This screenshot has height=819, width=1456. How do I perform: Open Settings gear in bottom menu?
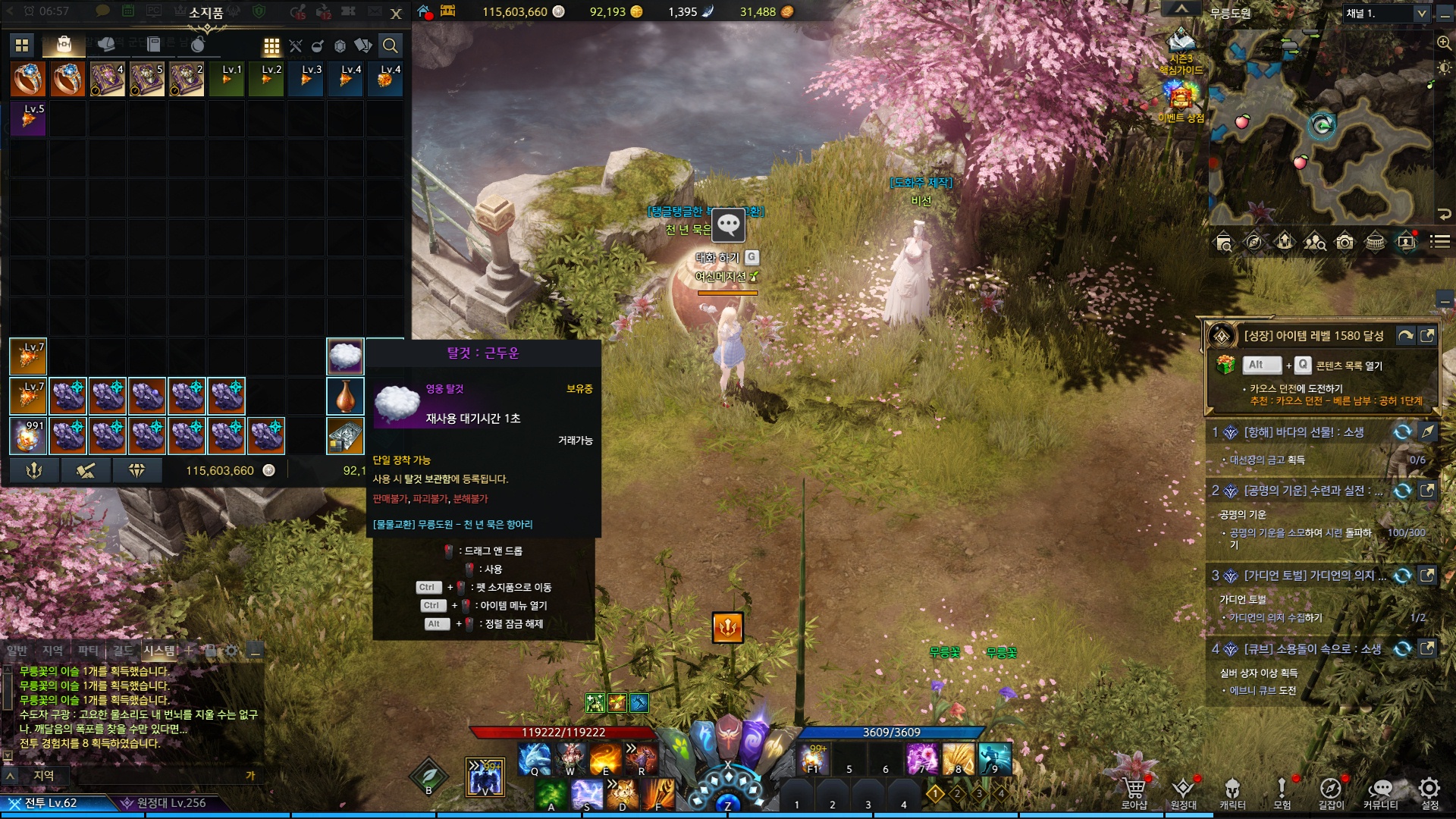pos(1429,791)
